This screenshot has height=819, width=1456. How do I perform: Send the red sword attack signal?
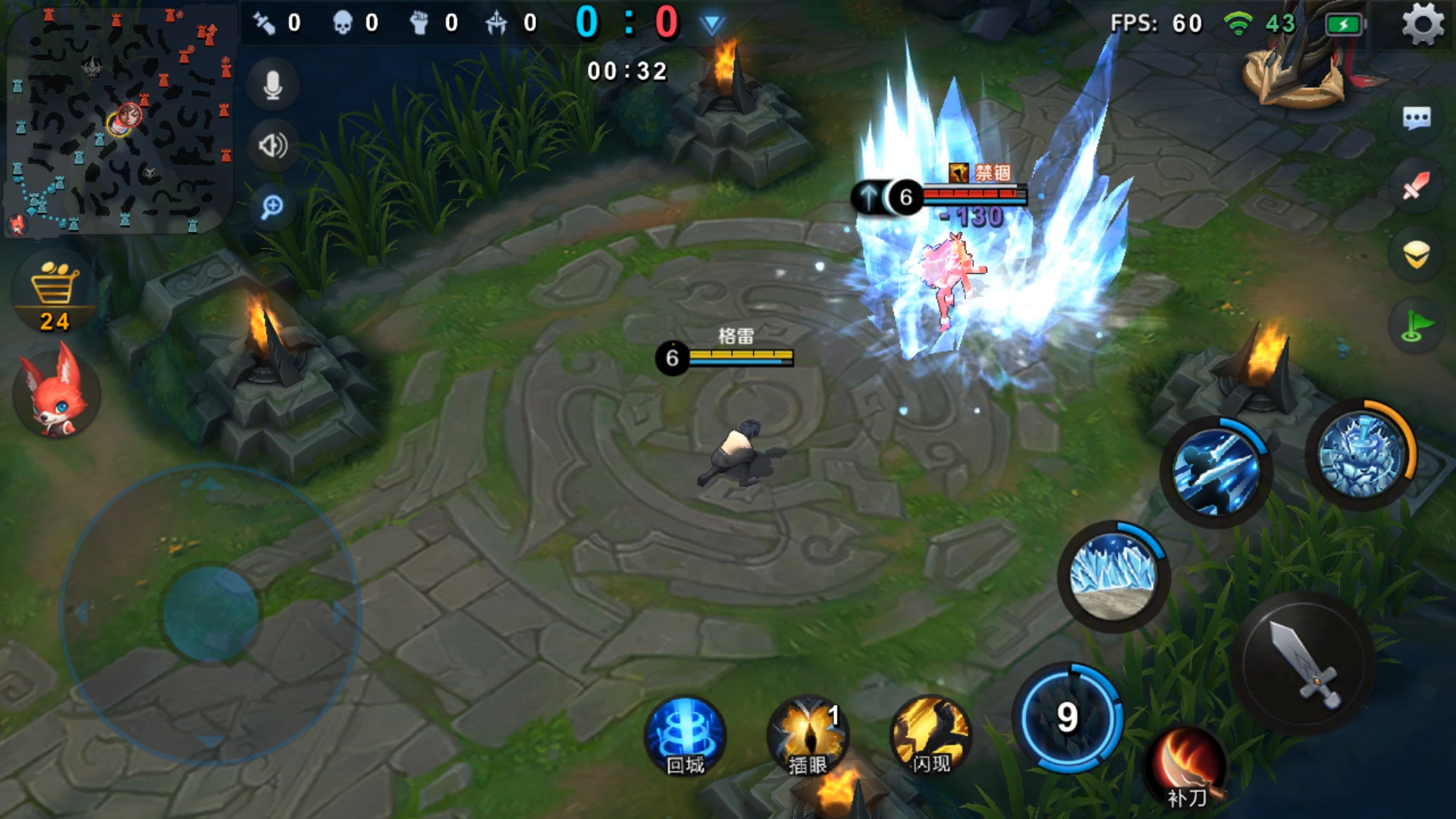(x=1416, y=186)
